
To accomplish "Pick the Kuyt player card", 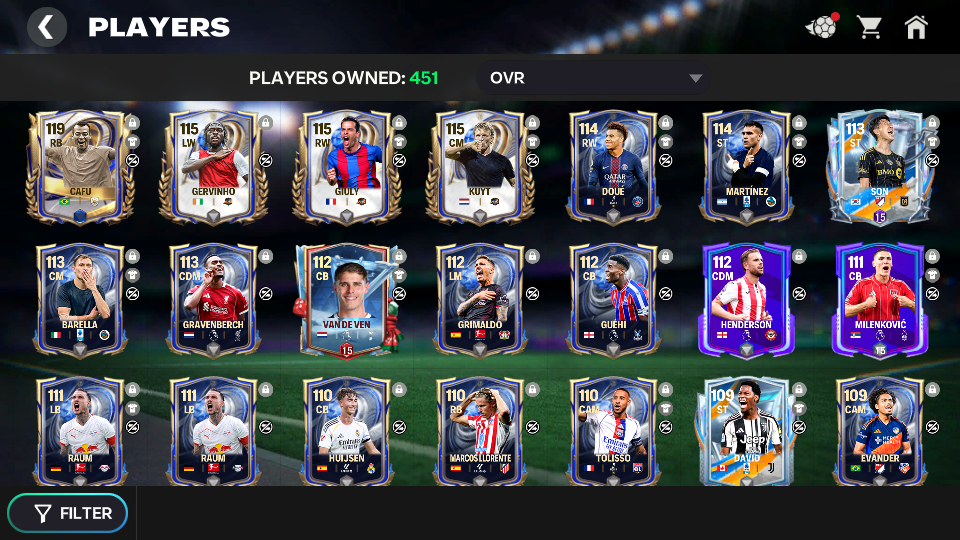I will pyautogui.click(x=479, y=165).
